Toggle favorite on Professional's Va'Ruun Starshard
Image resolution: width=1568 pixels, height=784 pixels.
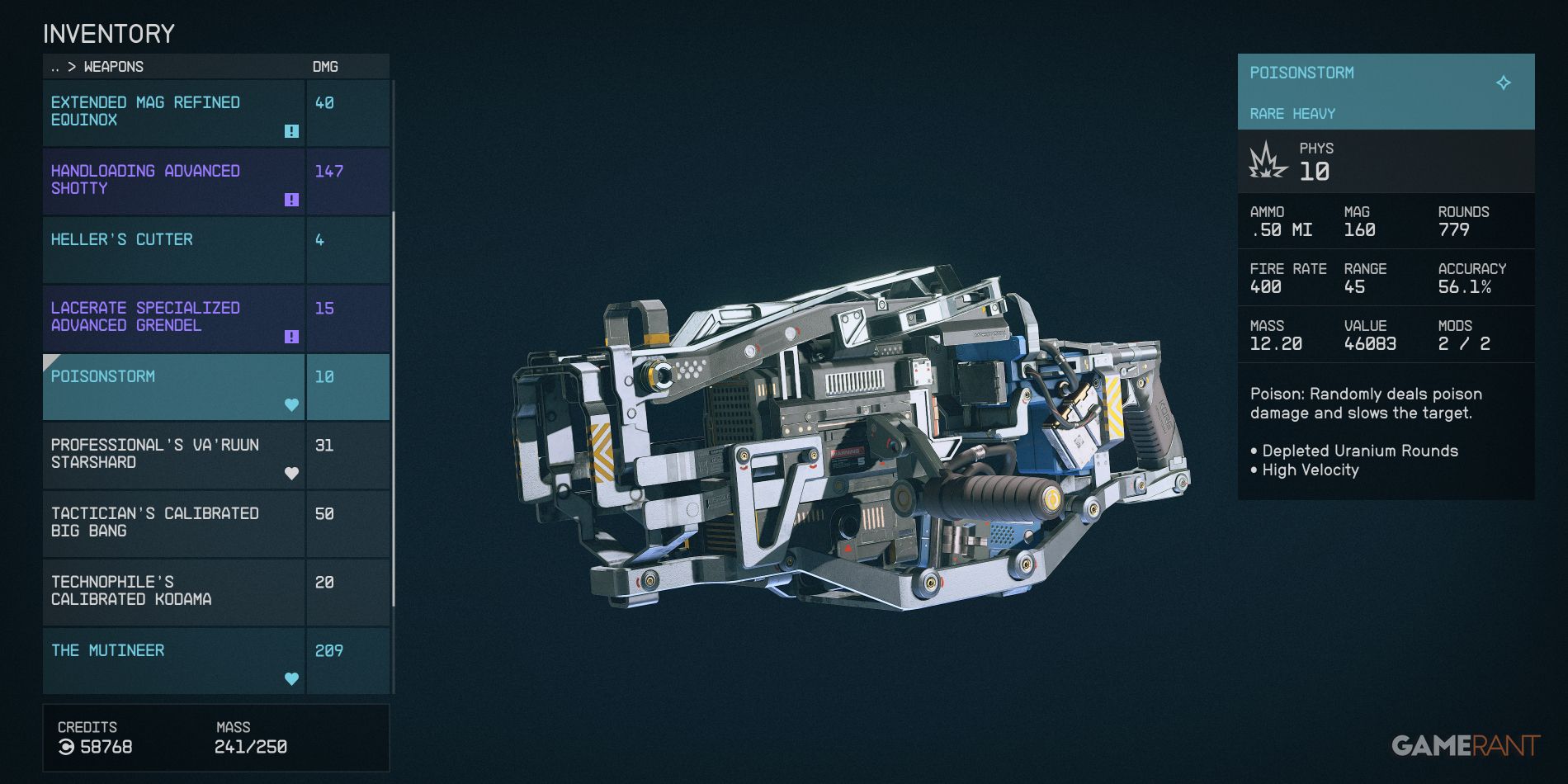(290, 473)
